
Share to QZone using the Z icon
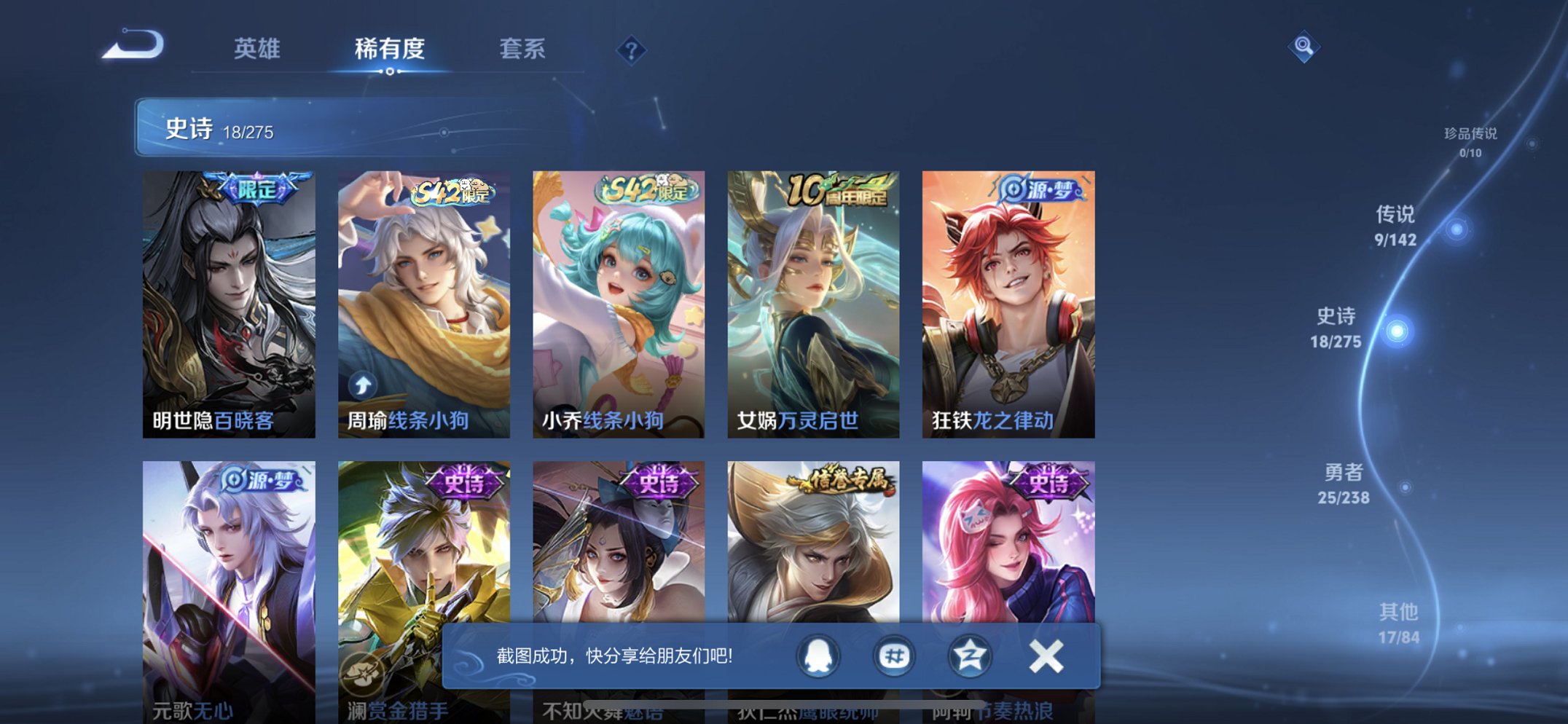click(970, 655)
